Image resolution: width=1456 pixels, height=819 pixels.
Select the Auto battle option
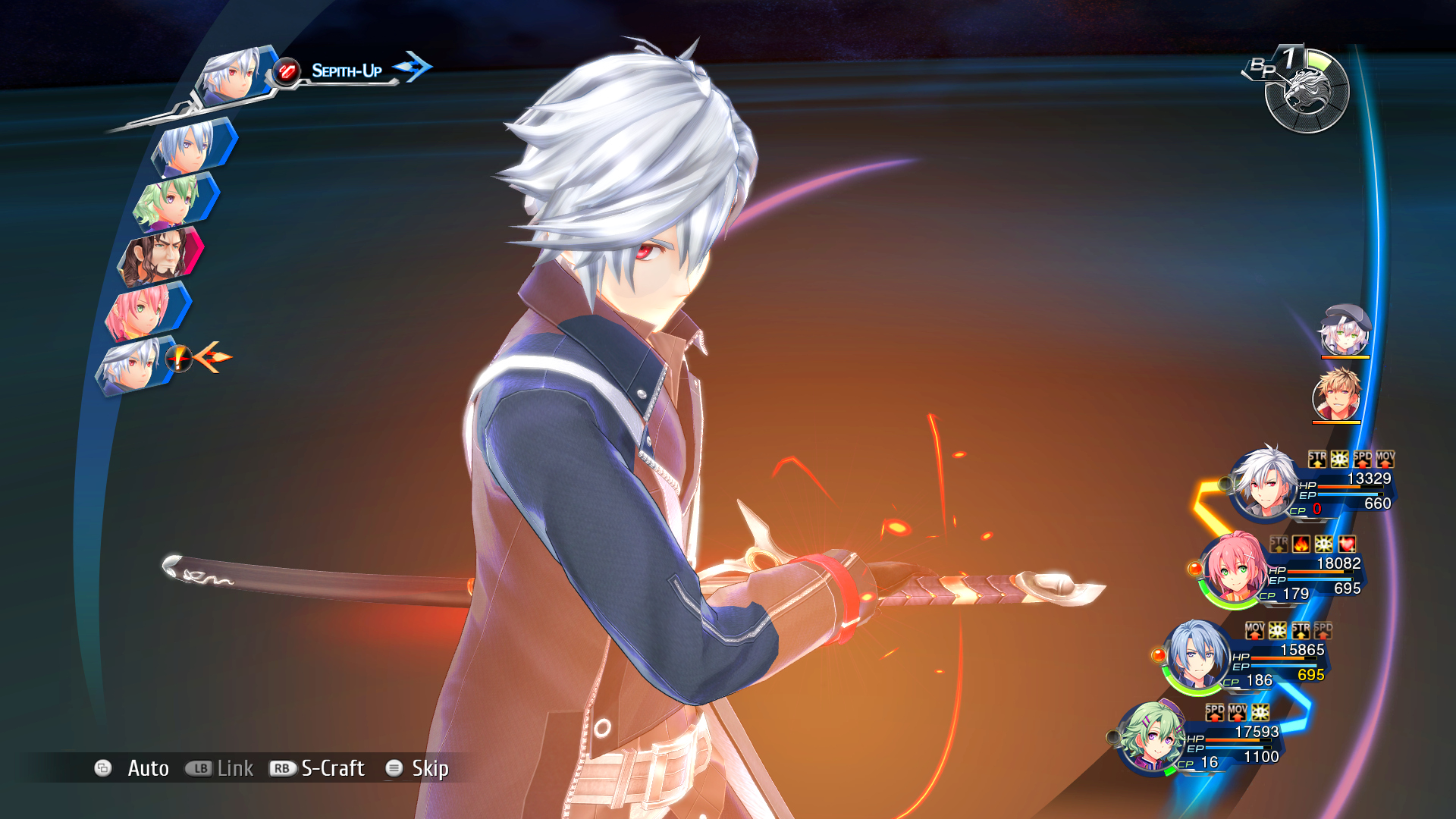tap(147, 768)
